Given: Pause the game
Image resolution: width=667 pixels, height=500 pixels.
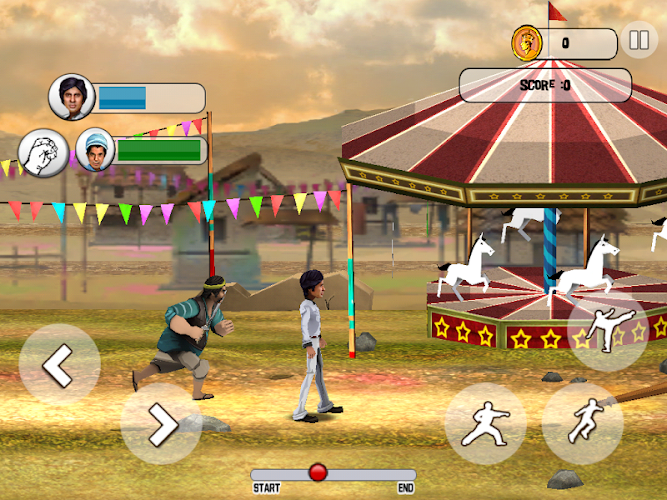Looking at the screenshot, I should tap(638, 42).
